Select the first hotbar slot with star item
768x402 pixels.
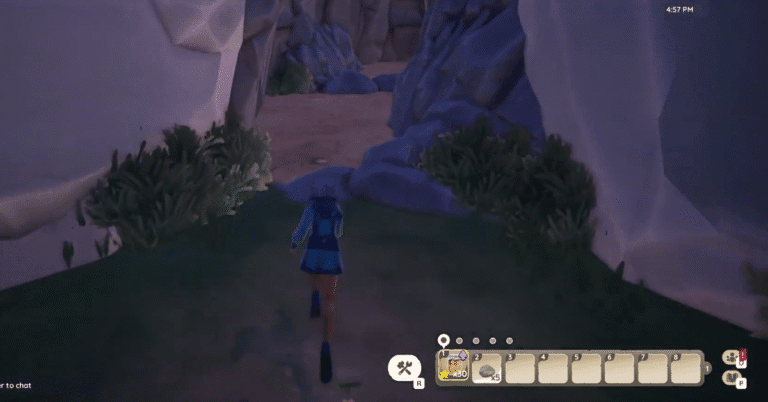455,368
